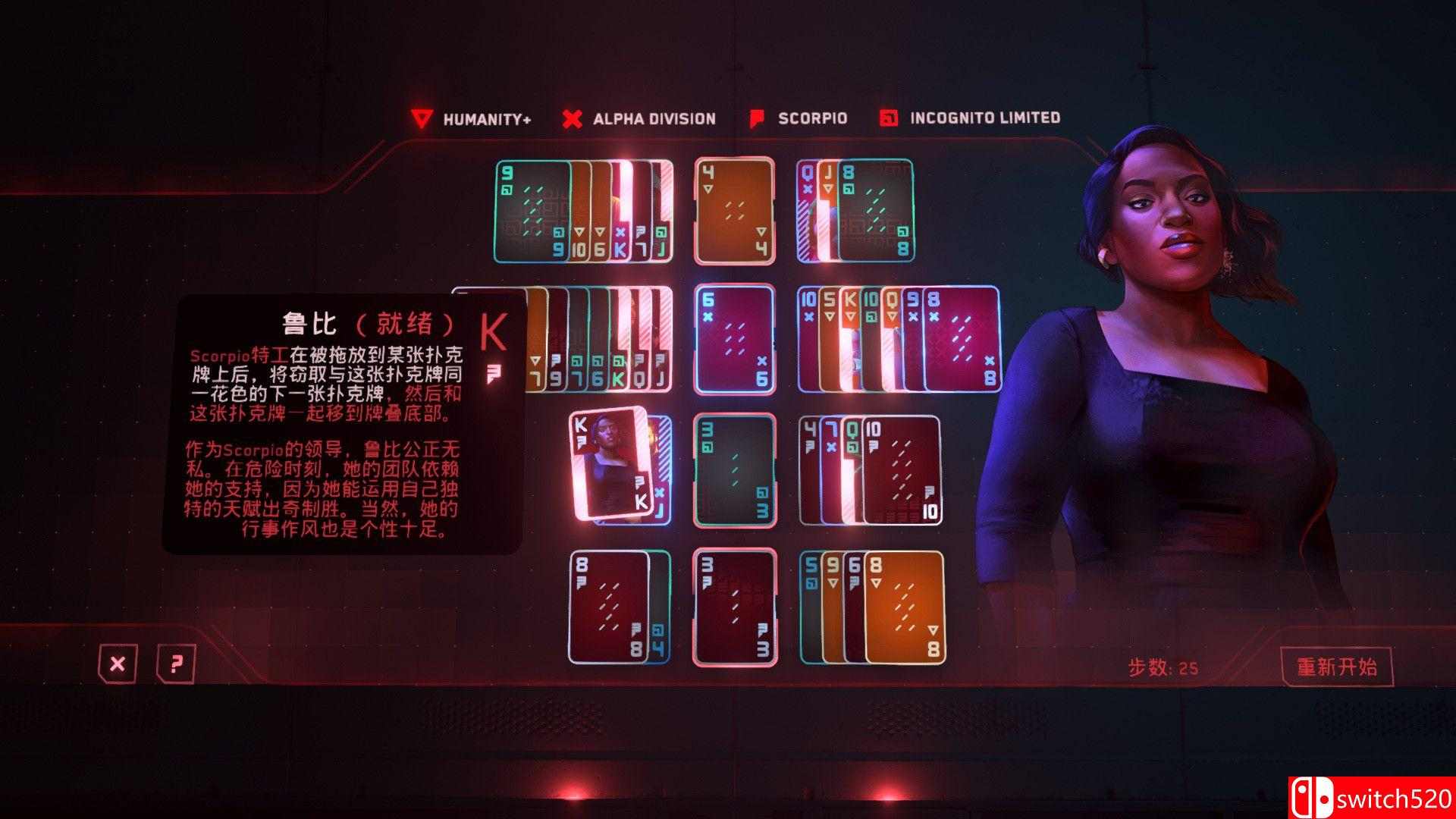This screenshot has height=819, width=1456.
Task: Click the 10 of Scorpio card stack
Action: point(902,470)
